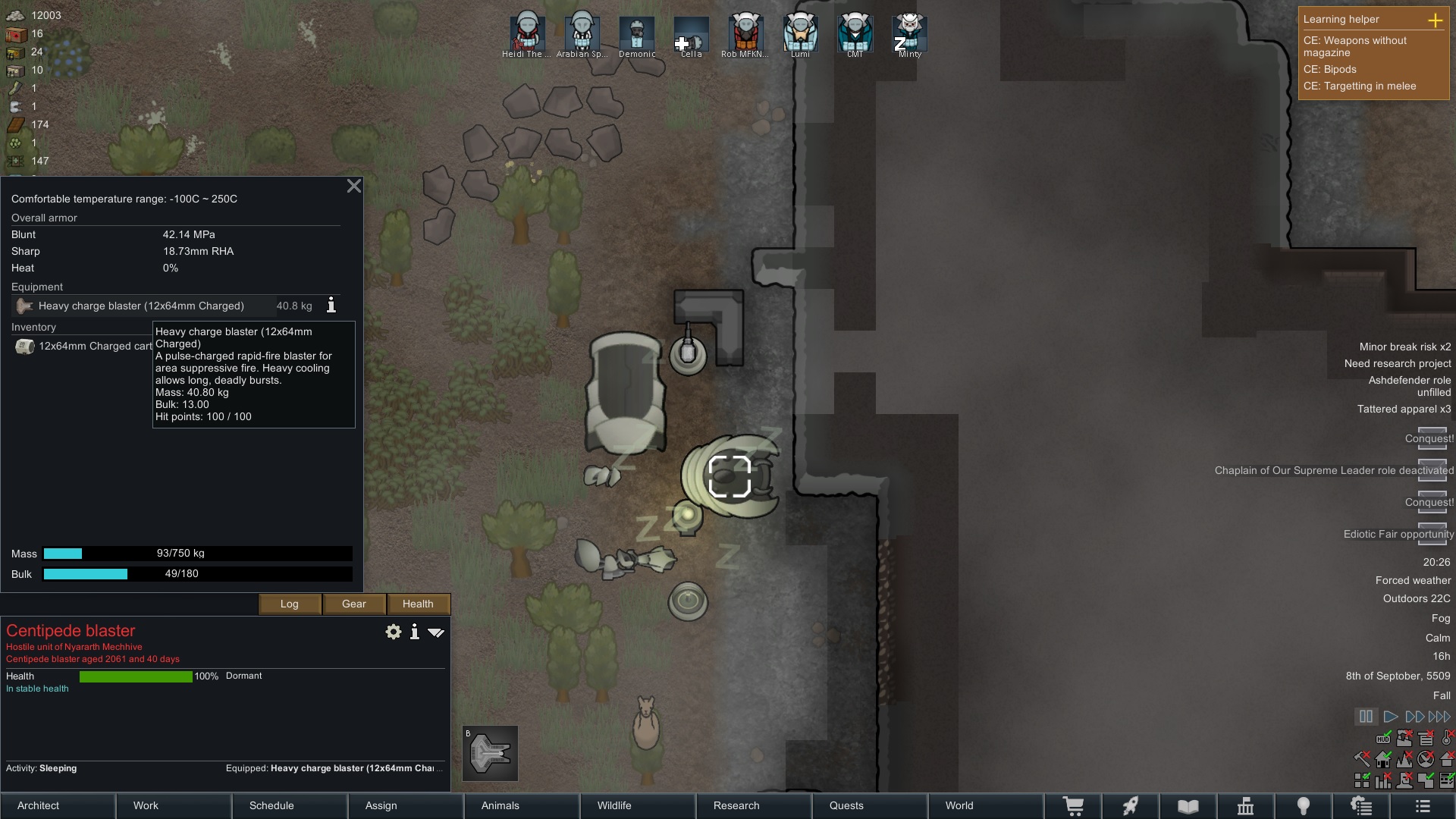Screen dimensions: 1456x819
Task: Open the Quests tab
Action: pyautogui.click(x=870, y=805)
